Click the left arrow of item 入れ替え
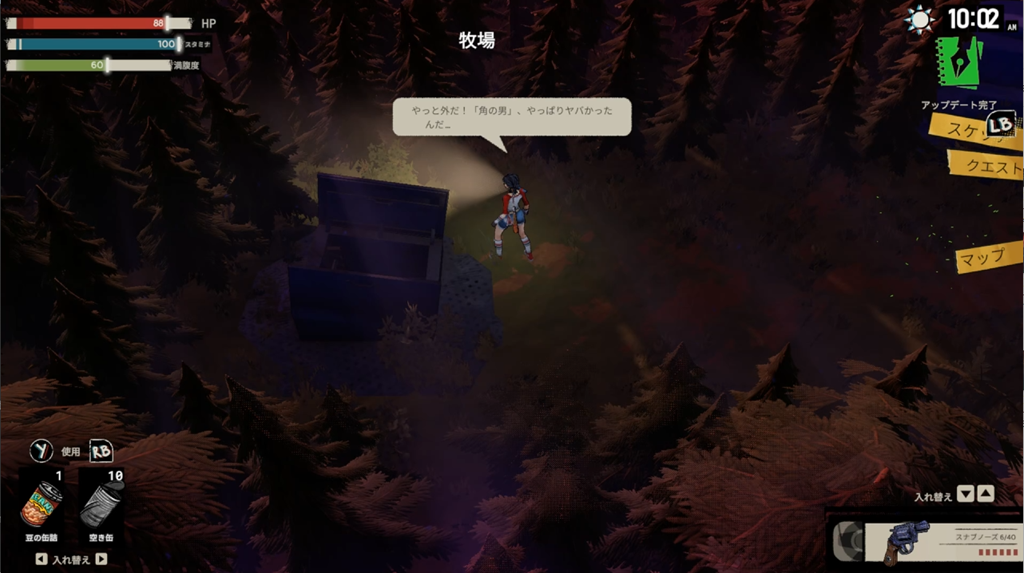 40,560
